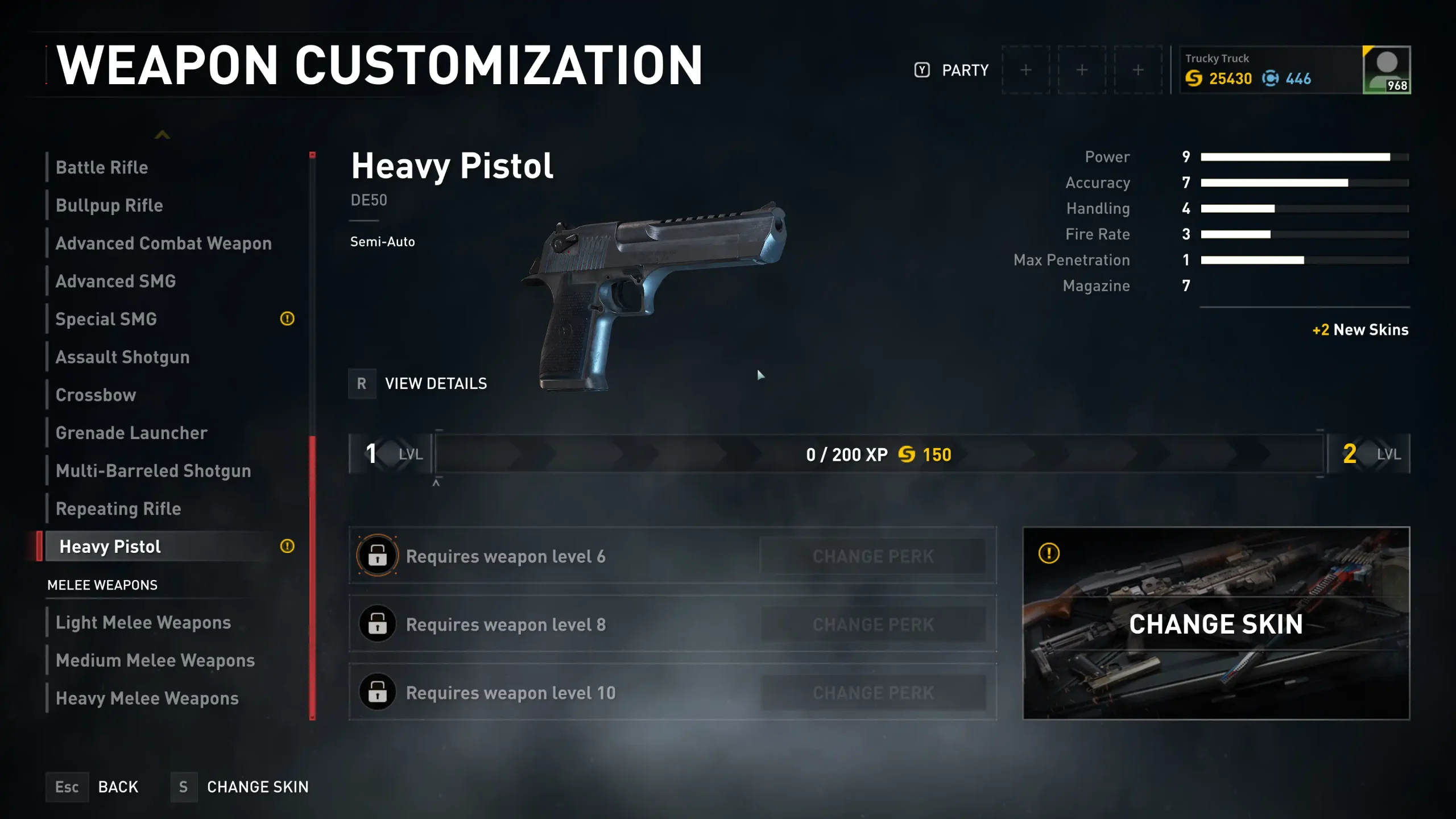Choose Crossbow from the weapon list

coord(96,395)
